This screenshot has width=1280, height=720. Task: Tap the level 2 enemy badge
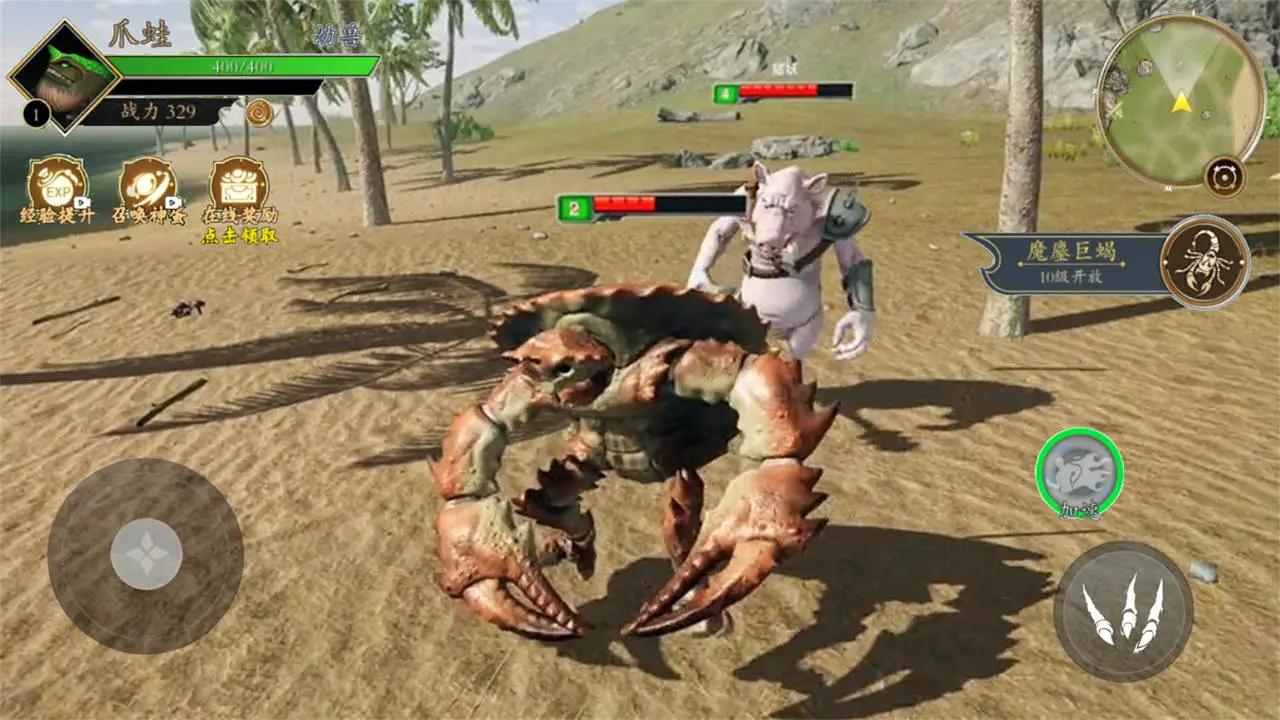[x=573, y=206]
